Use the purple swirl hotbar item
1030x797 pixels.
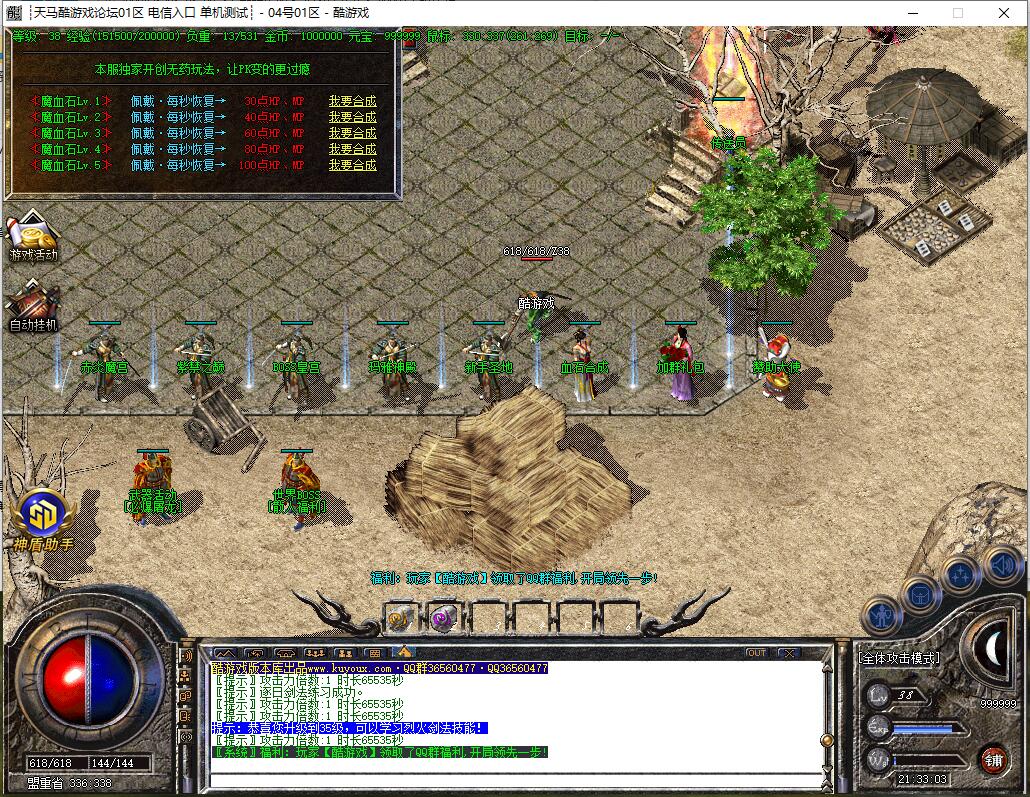442,618
